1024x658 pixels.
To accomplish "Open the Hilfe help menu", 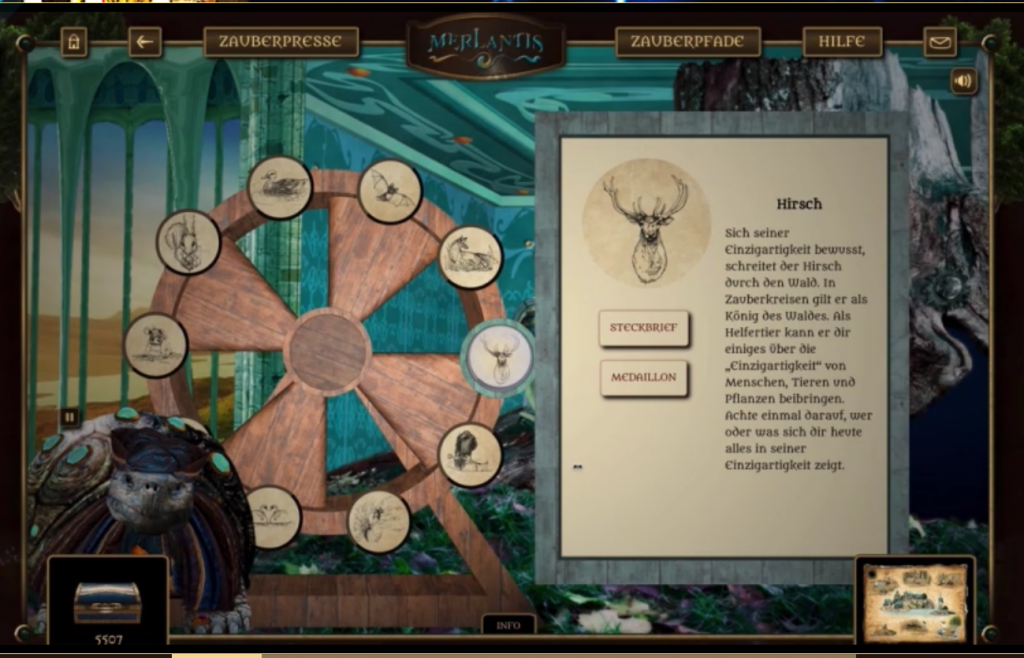I will coord(842,42).
